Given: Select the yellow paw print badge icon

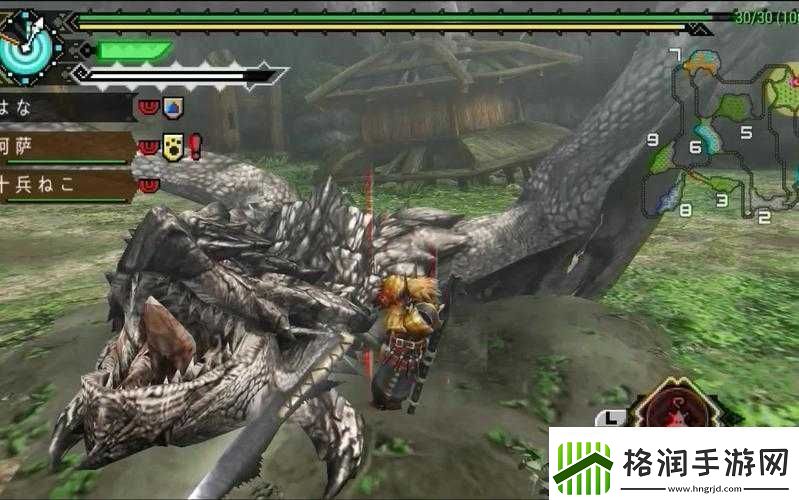Looking at the screenshot, I should coord(172,147).
